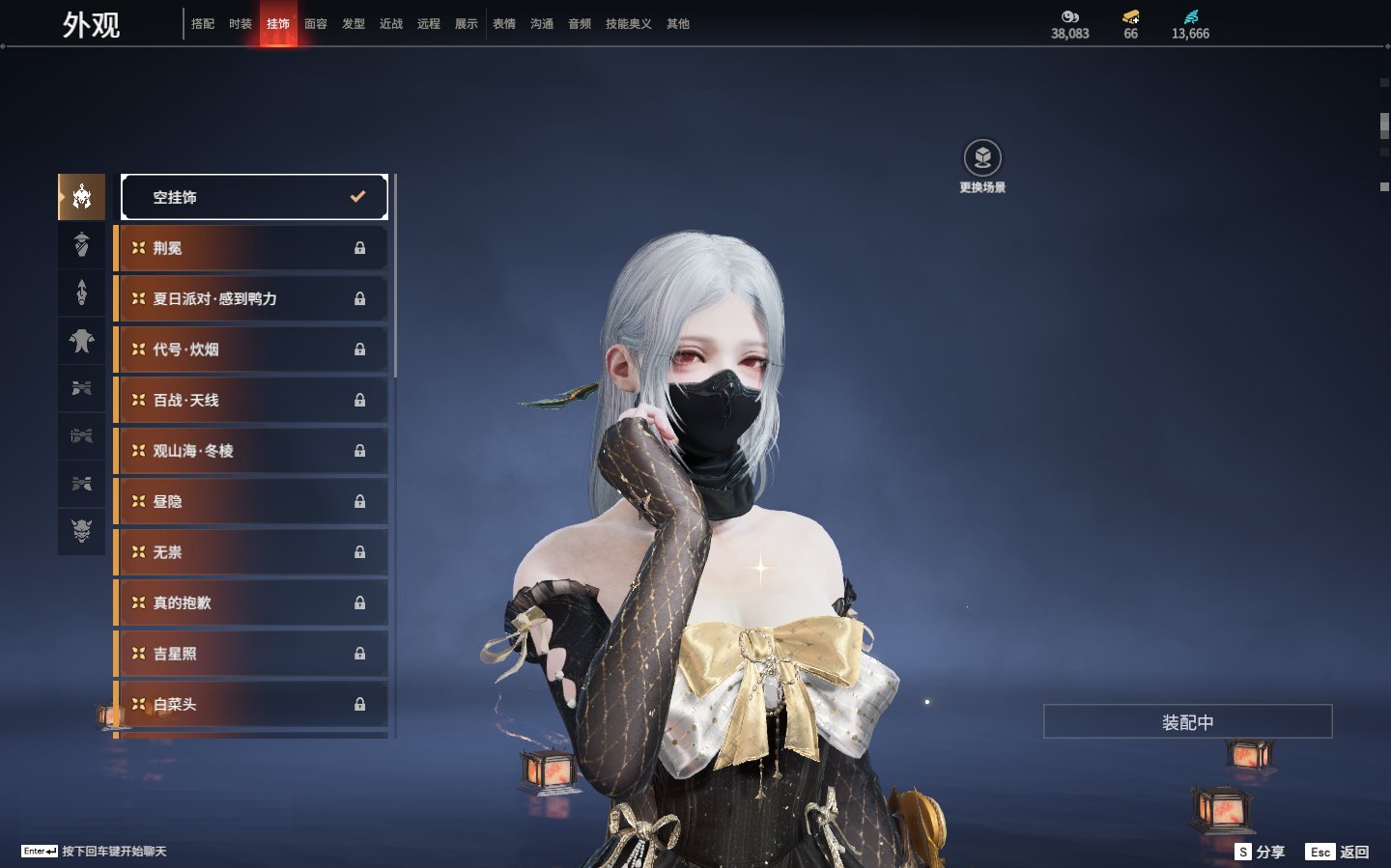Choose the 空挂饰 entry

pyautogui.click(x=254, y=197)
